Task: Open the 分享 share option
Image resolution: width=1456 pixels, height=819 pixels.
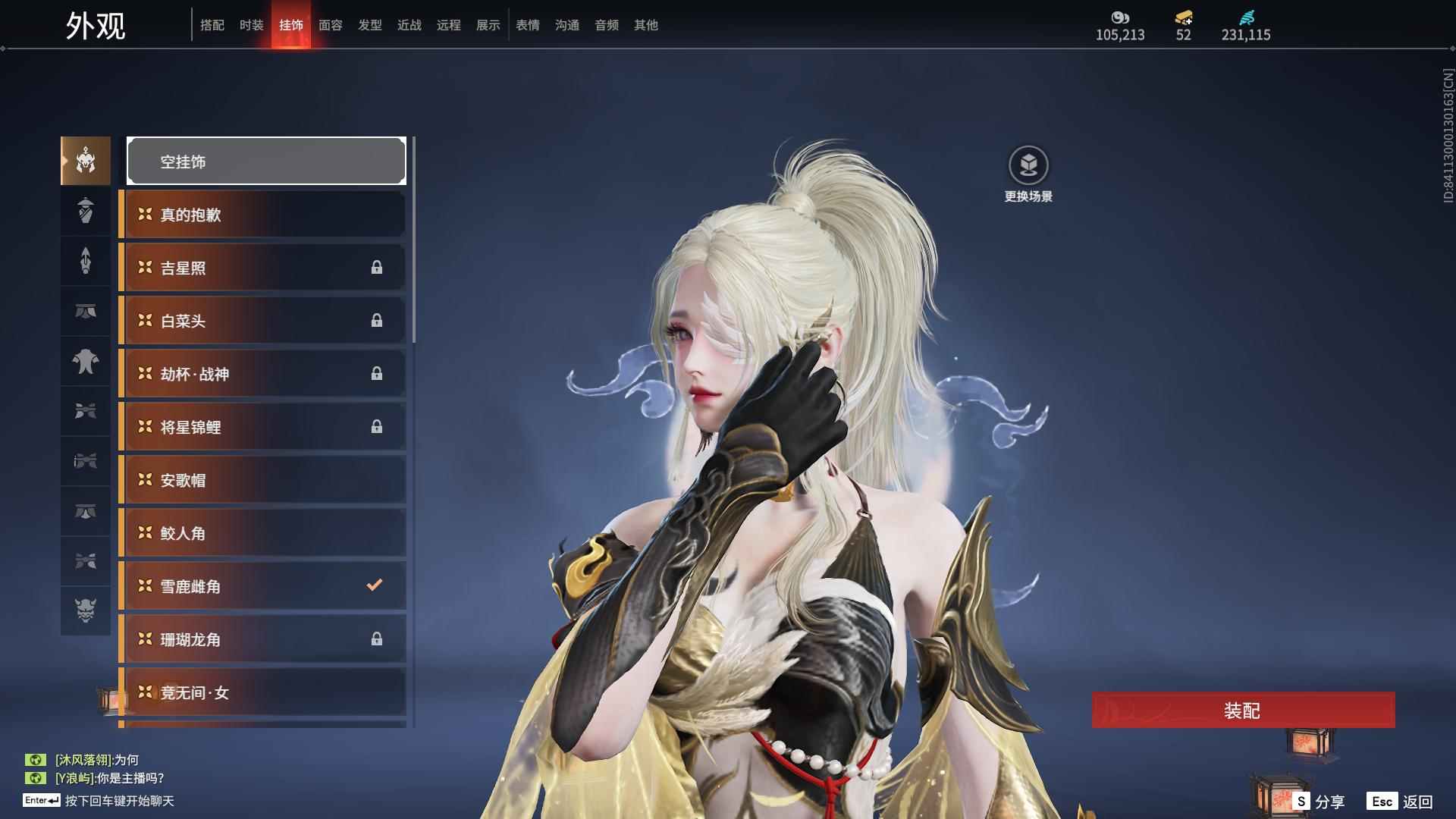Action: pyautogui.click(x=1319, y=802)
